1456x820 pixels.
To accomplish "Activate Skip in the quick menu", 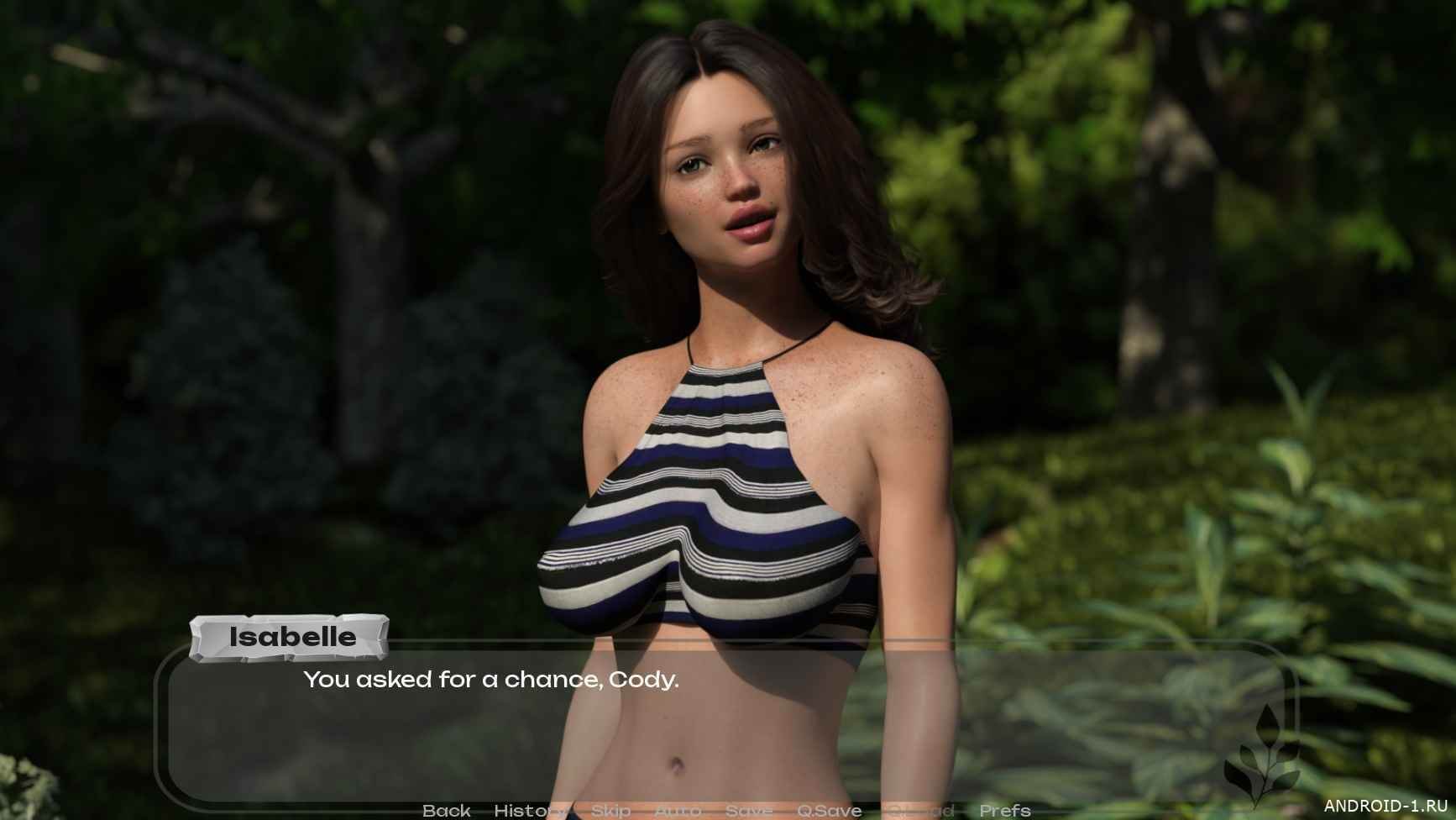I will (611, 811).
